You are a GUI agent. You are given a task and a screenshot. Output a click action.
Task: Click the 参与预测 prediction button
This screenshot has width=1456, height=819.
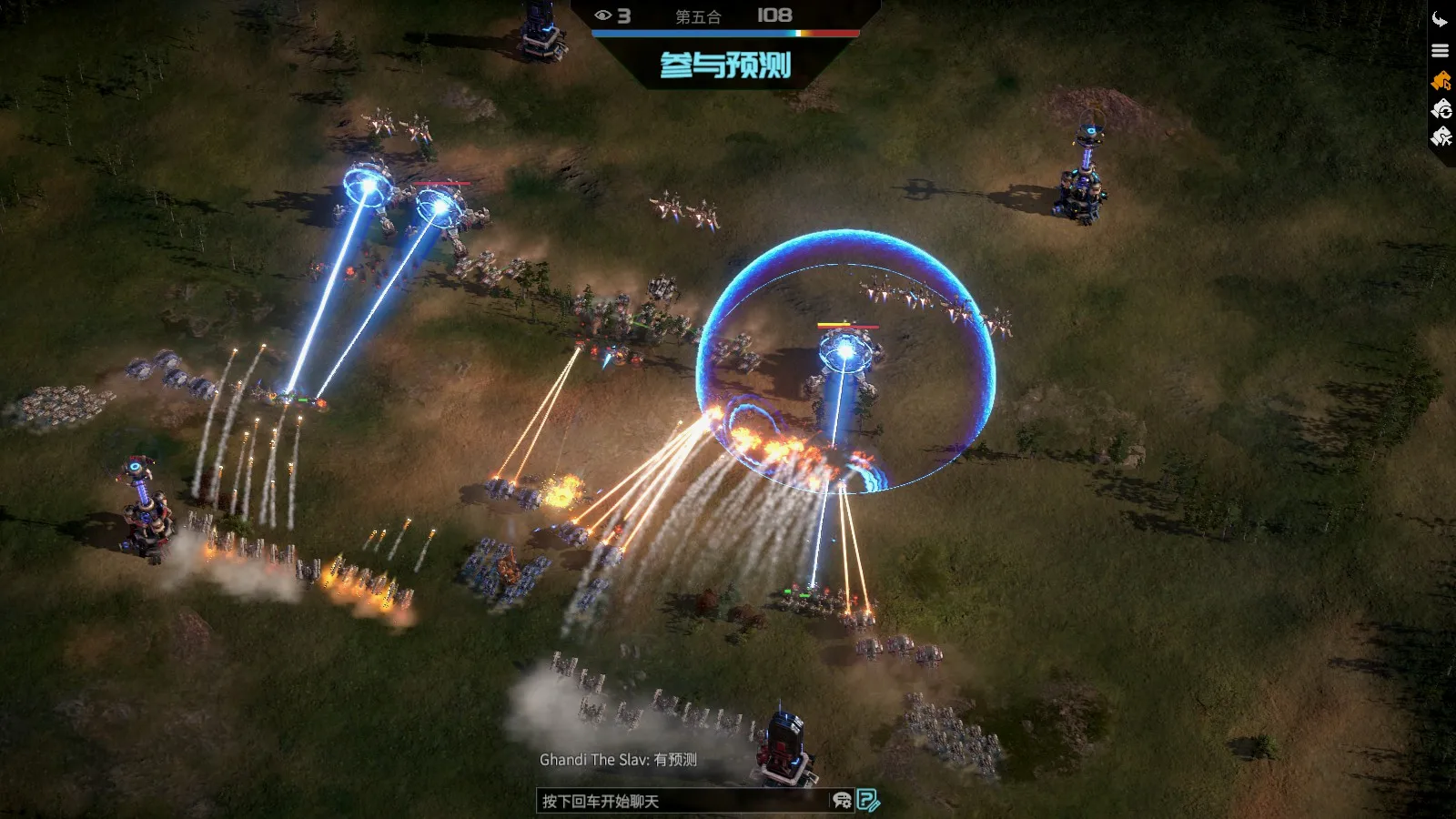coord(725,65)
